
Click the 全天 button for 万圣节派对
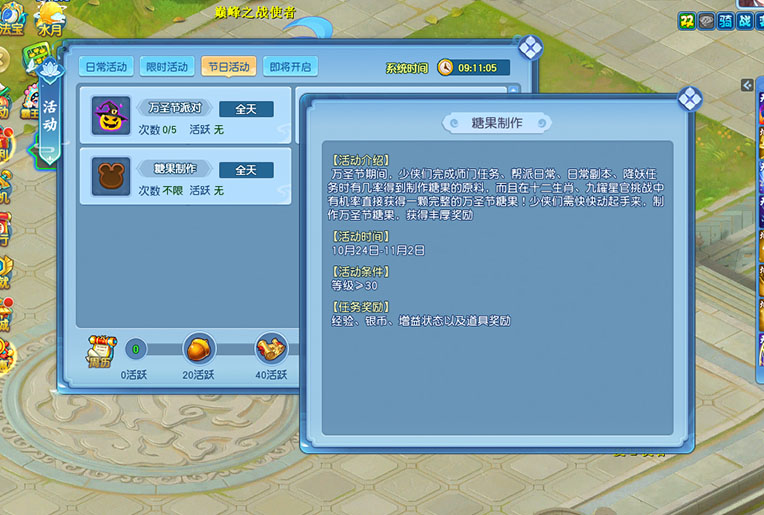246,109
